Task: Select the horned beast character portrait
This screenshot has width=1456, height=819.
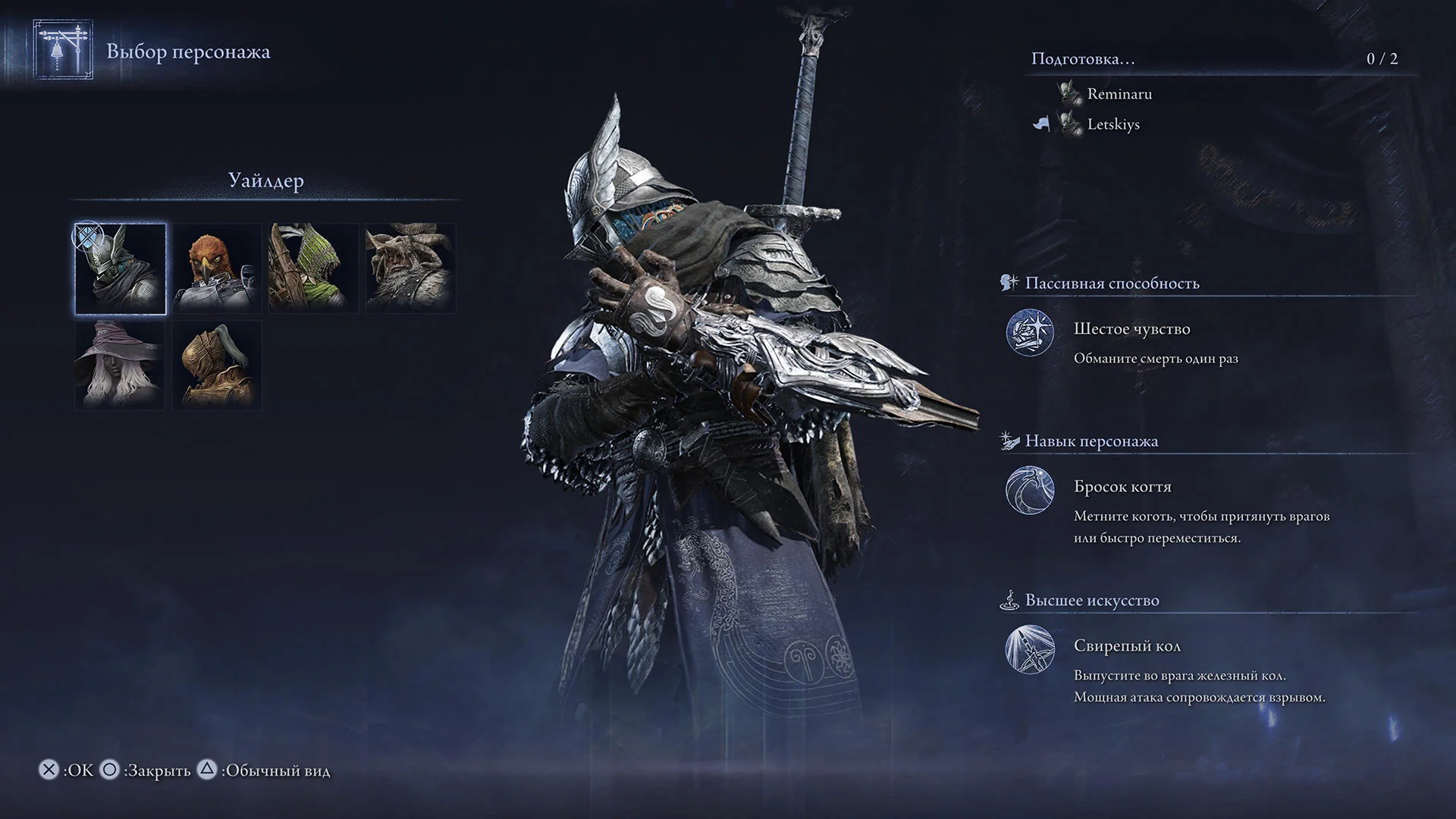Action: pos(407,268)
